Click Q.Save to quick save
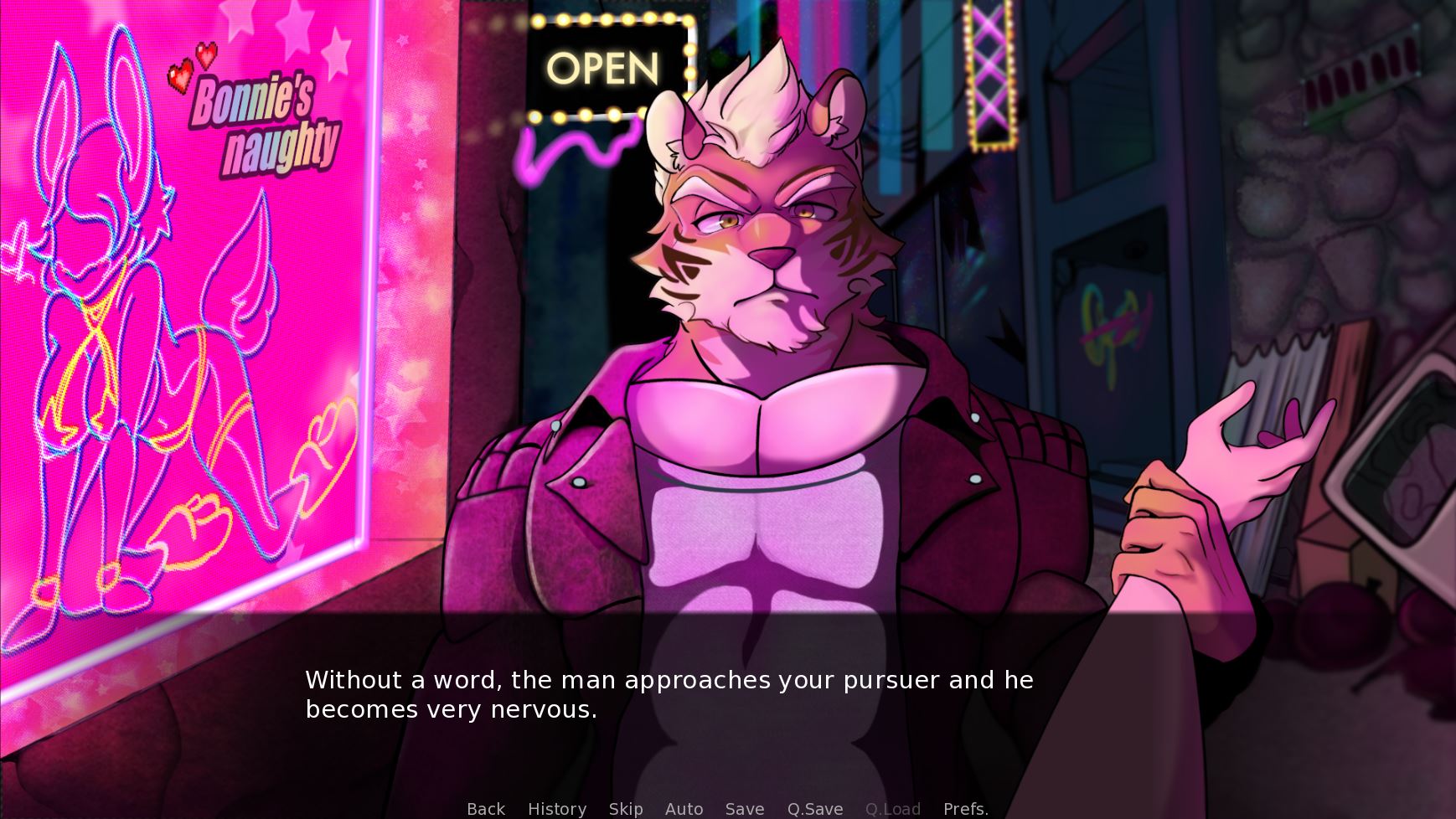 [x=815, y=809]
